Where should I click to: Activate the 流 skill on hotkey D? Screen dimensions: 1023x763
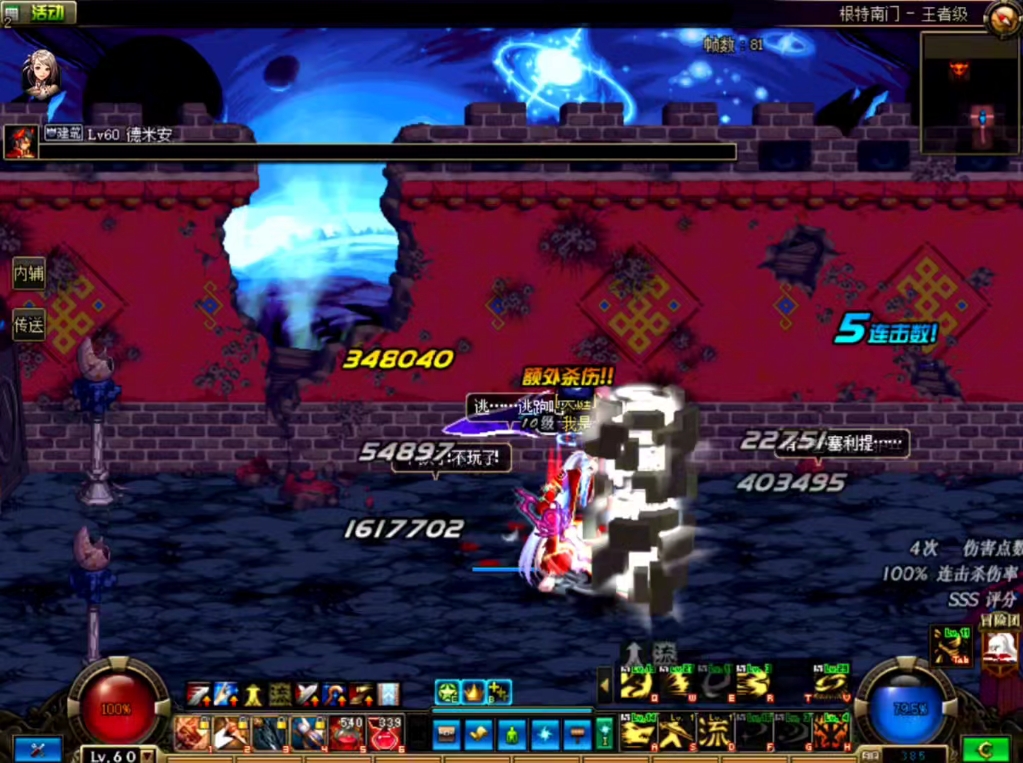[x=714, y=732]
